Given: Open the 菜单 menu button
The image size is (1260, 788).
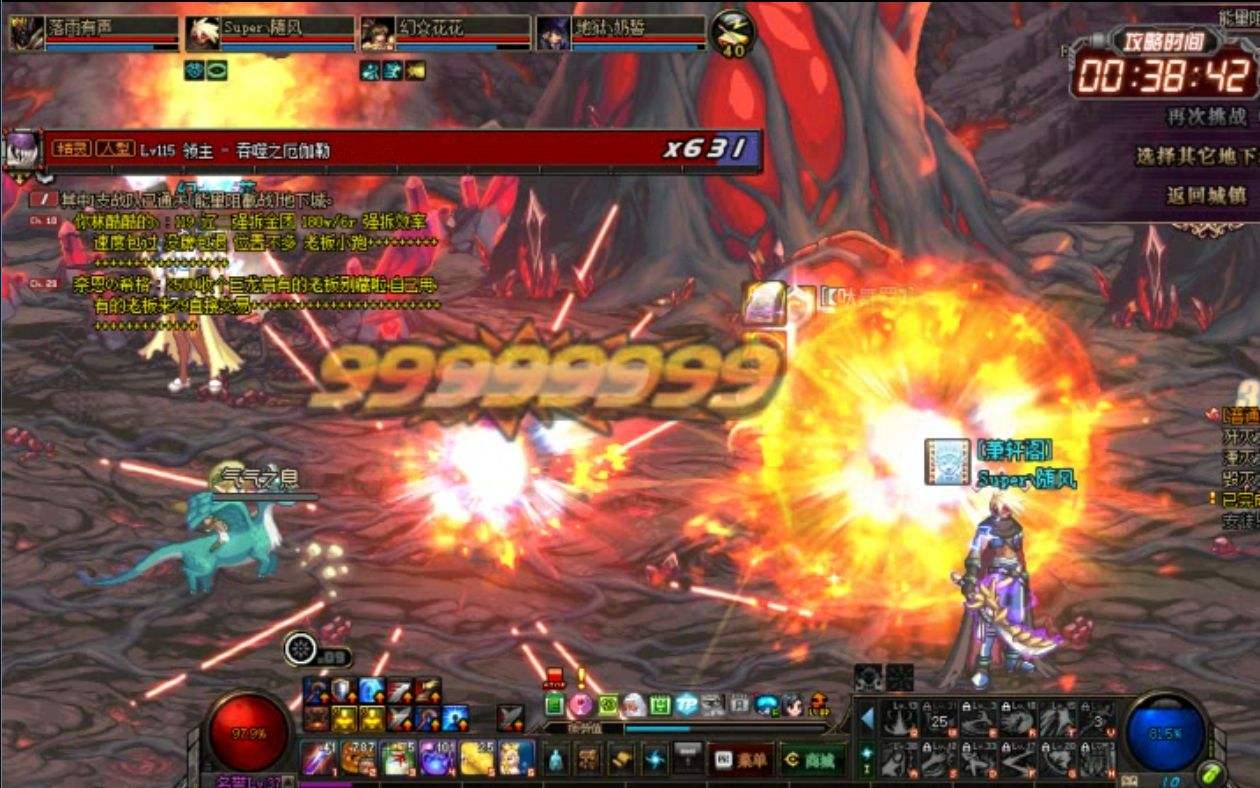Looking at the screenshot, I should coord(741,760).
